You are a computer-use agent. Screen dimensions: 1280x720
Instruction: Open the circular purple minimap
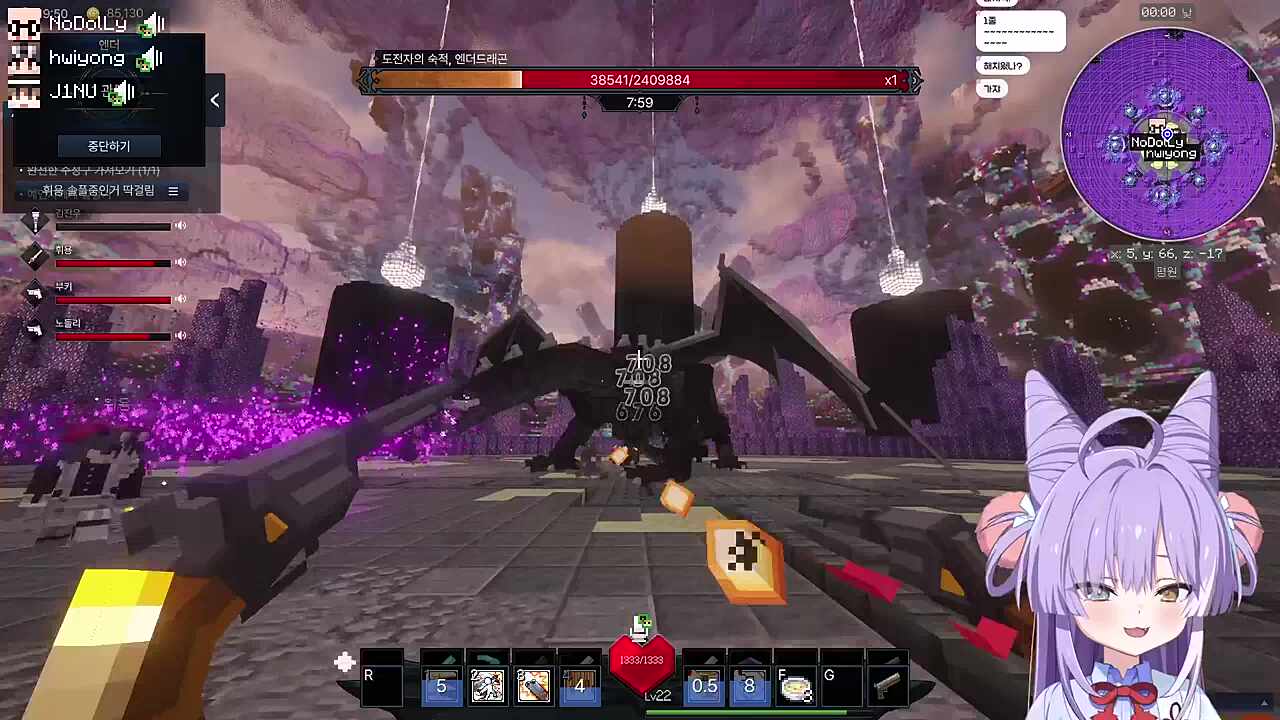tap(1166, 134)
